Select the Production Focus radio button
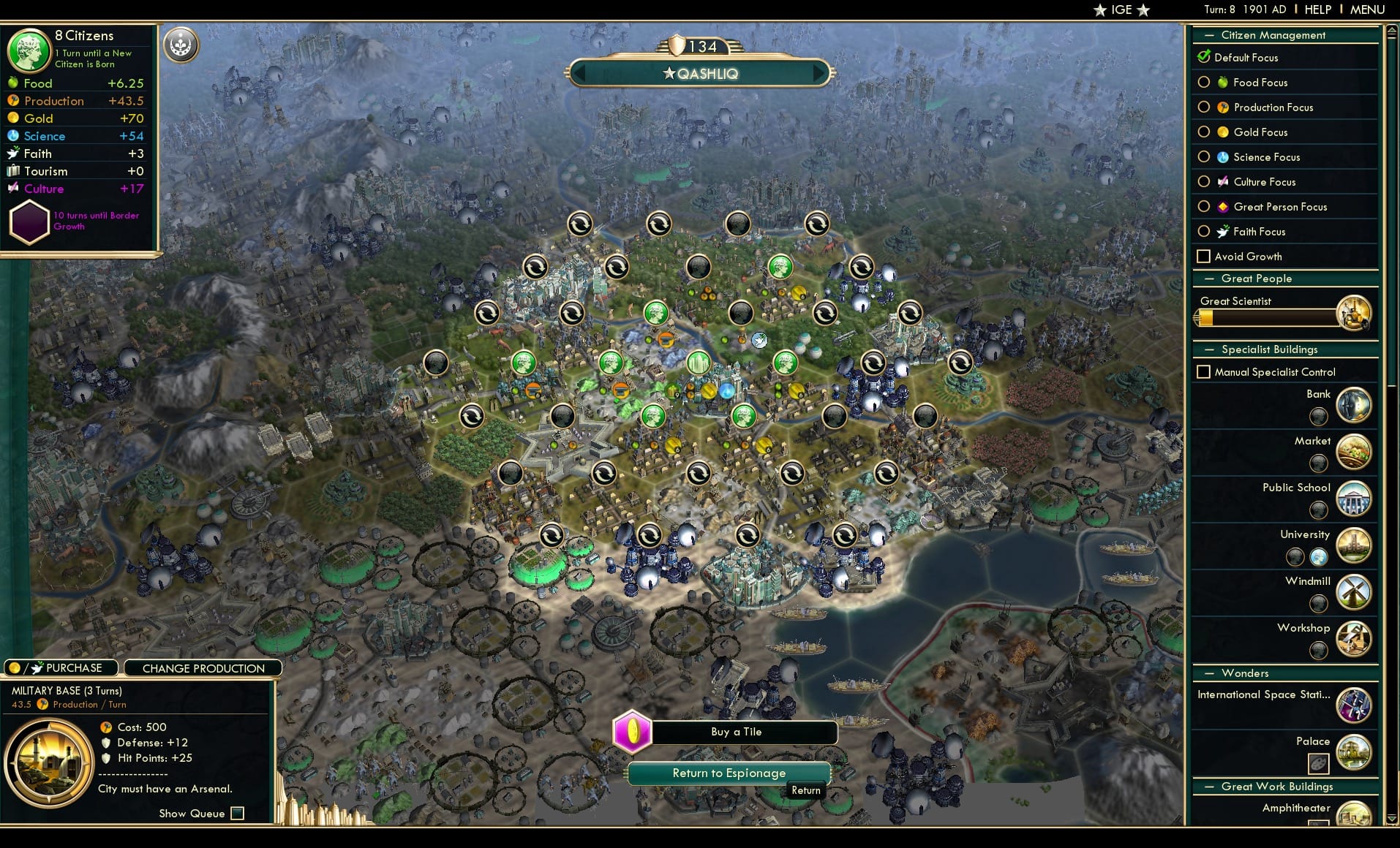 pos(1204,107)
